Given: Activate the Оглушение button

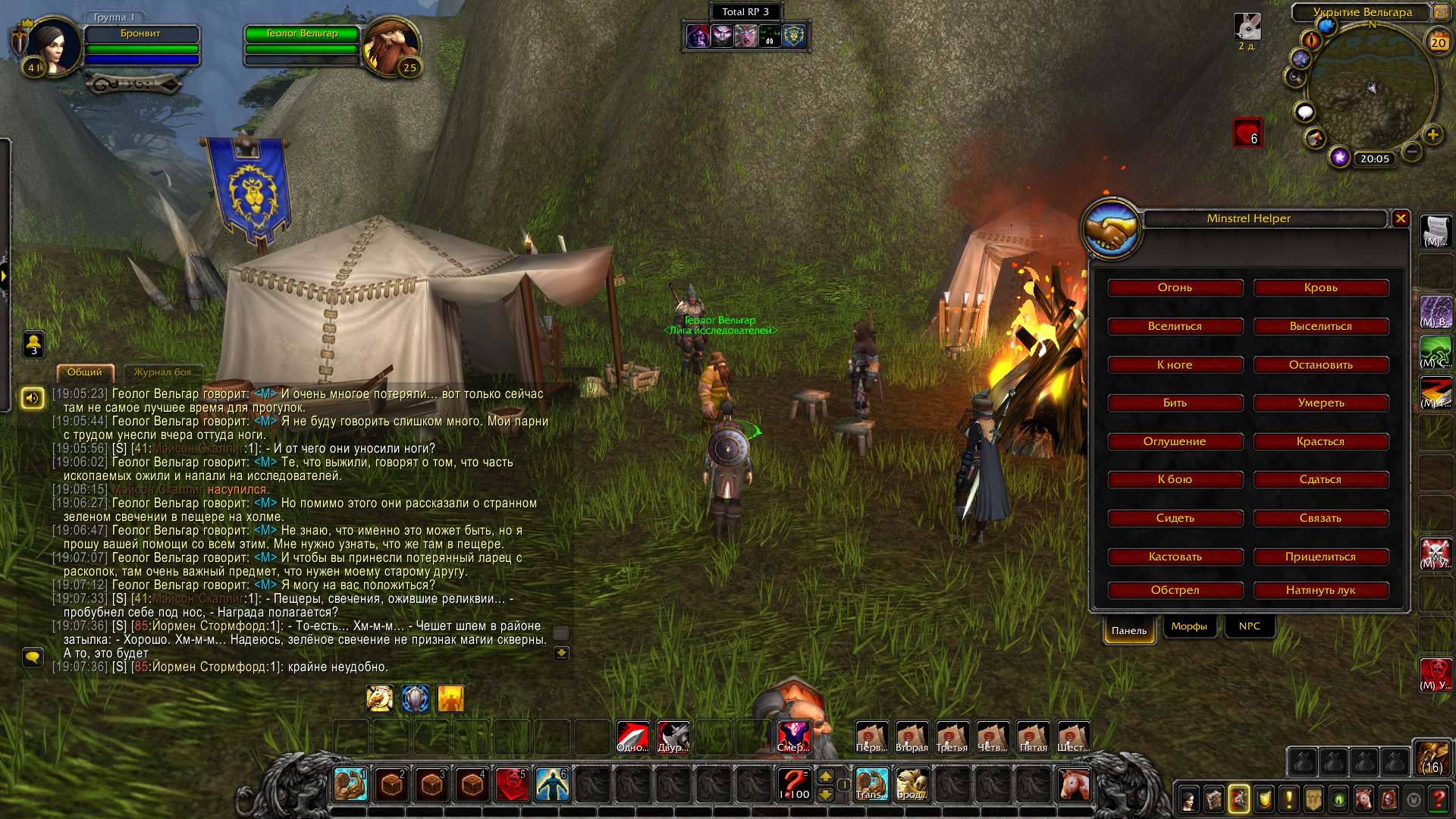Looking at the screenshot, I should [x=1175, y=442].
